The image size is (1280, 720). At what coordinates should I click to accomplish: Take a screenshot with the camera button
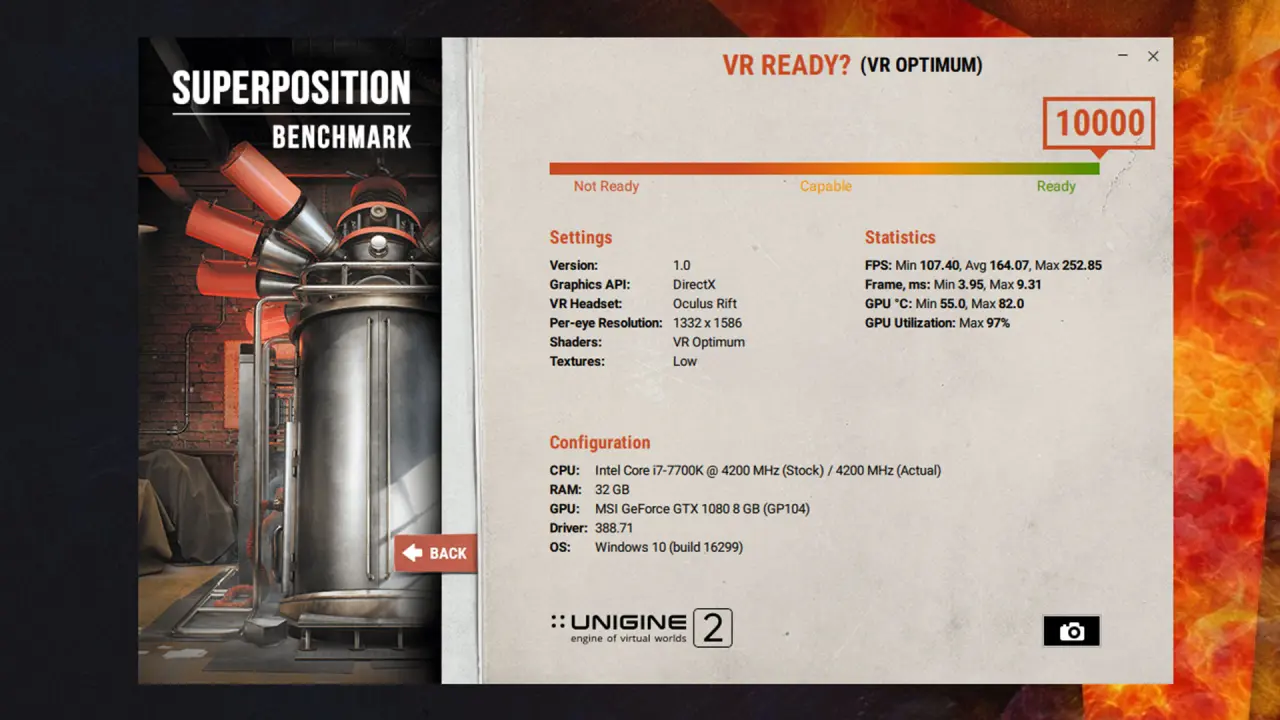pos(1071,631)
